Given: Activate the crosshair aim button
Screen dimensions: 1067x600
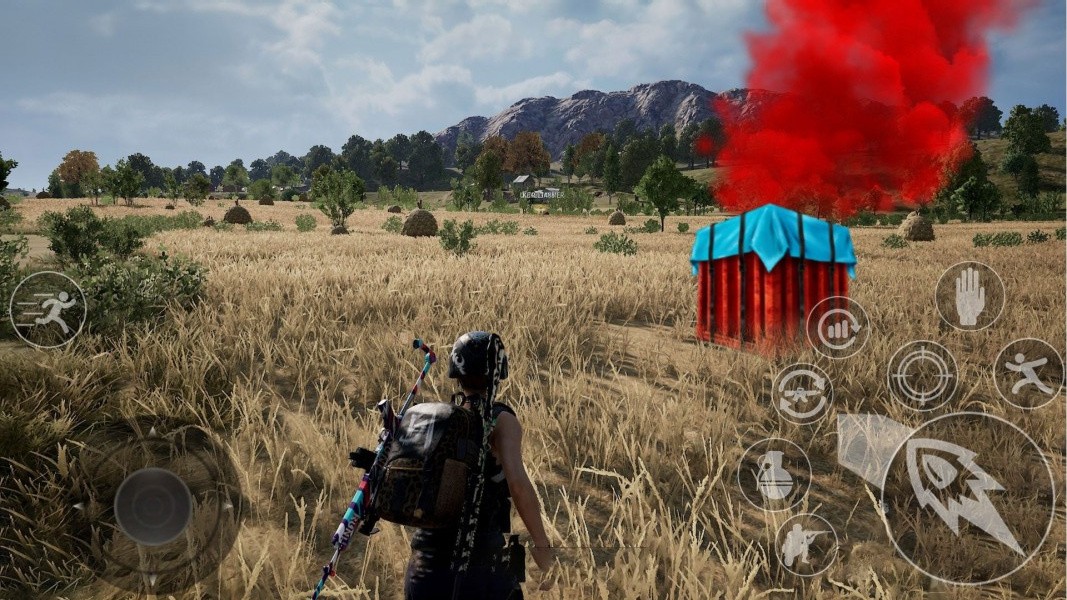Looking at the screenshot, I should point(922,375).
